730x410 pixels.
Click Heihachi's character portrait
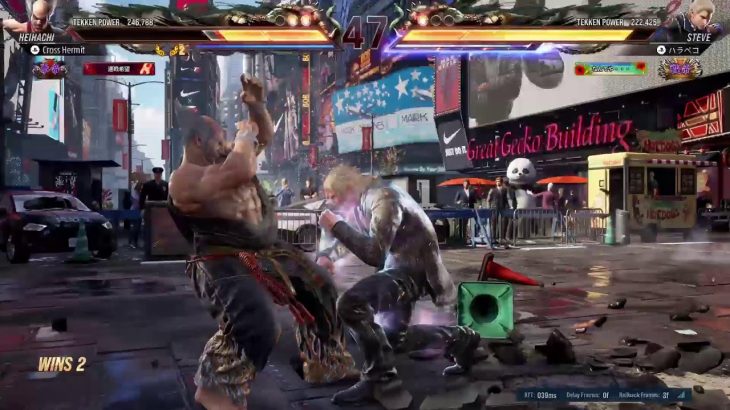pyautogui.click(x=38, y=17)
